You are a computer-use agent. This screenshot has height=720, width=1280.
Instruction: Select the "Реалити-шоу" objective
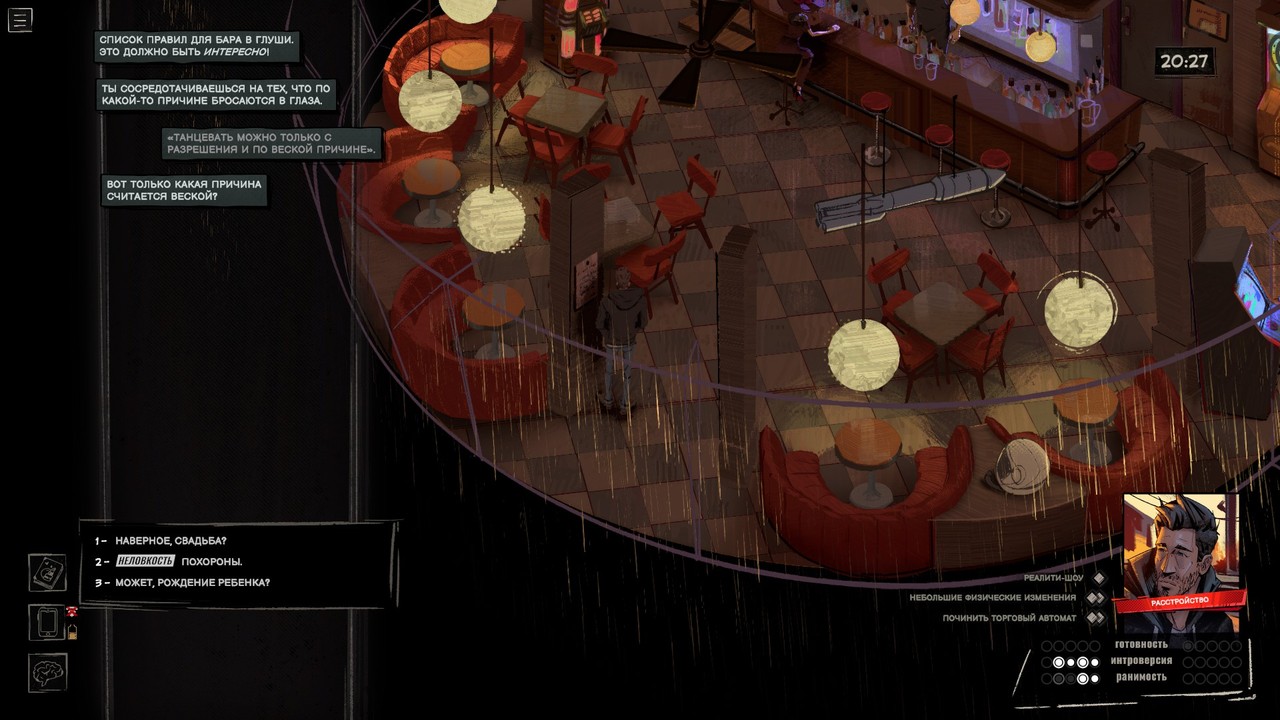1055,578
